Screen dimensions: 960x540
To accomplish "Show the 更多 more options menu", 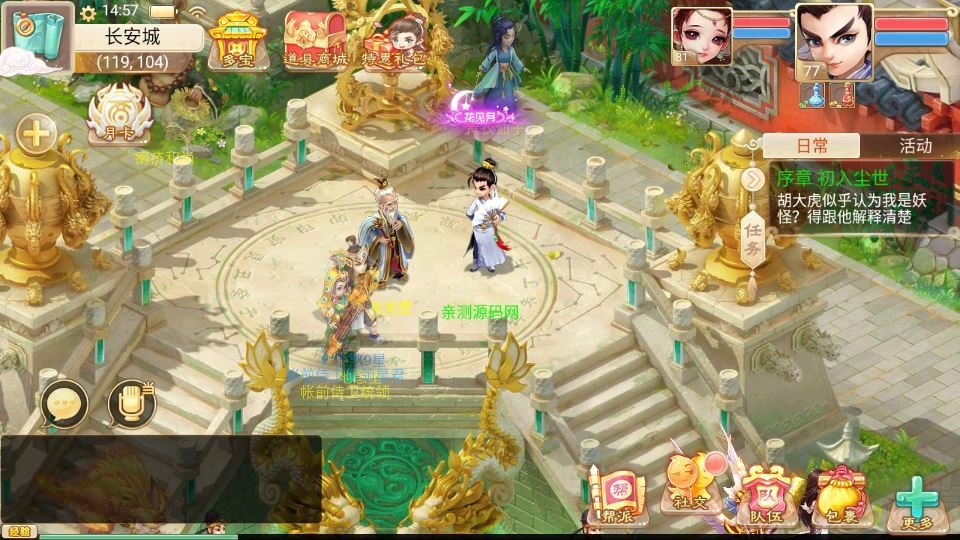I will (915, 502).
